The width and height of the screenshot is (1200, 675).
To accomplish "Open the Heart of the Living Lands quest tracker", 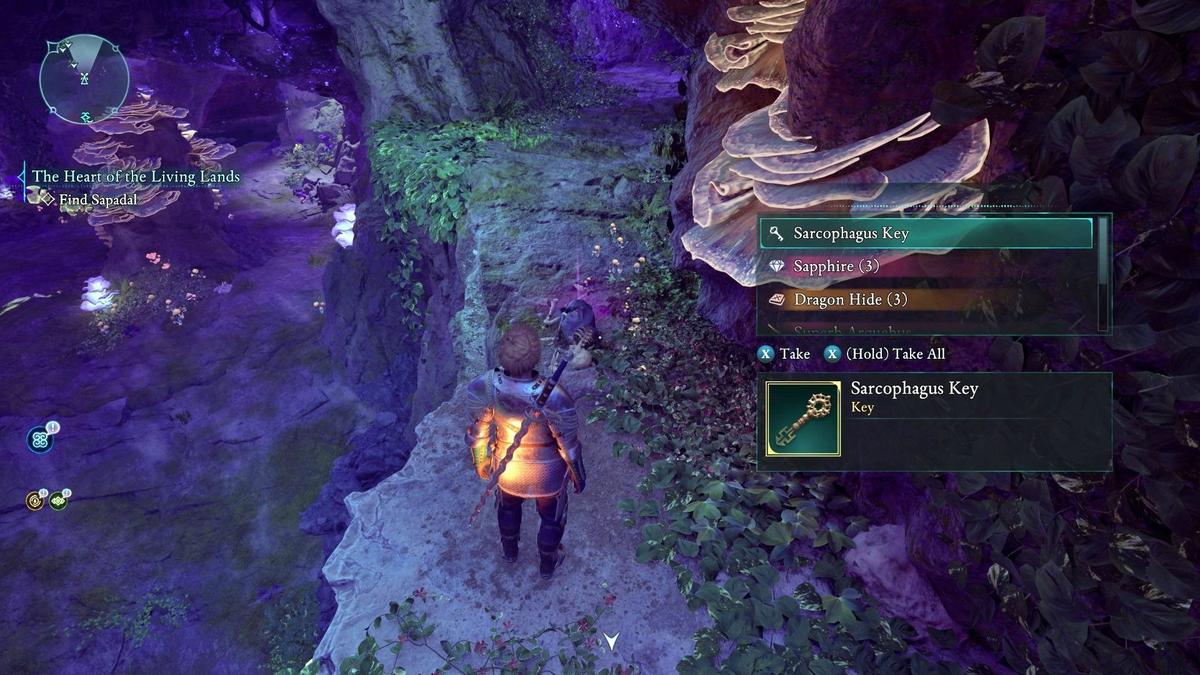I will [136, 177].
